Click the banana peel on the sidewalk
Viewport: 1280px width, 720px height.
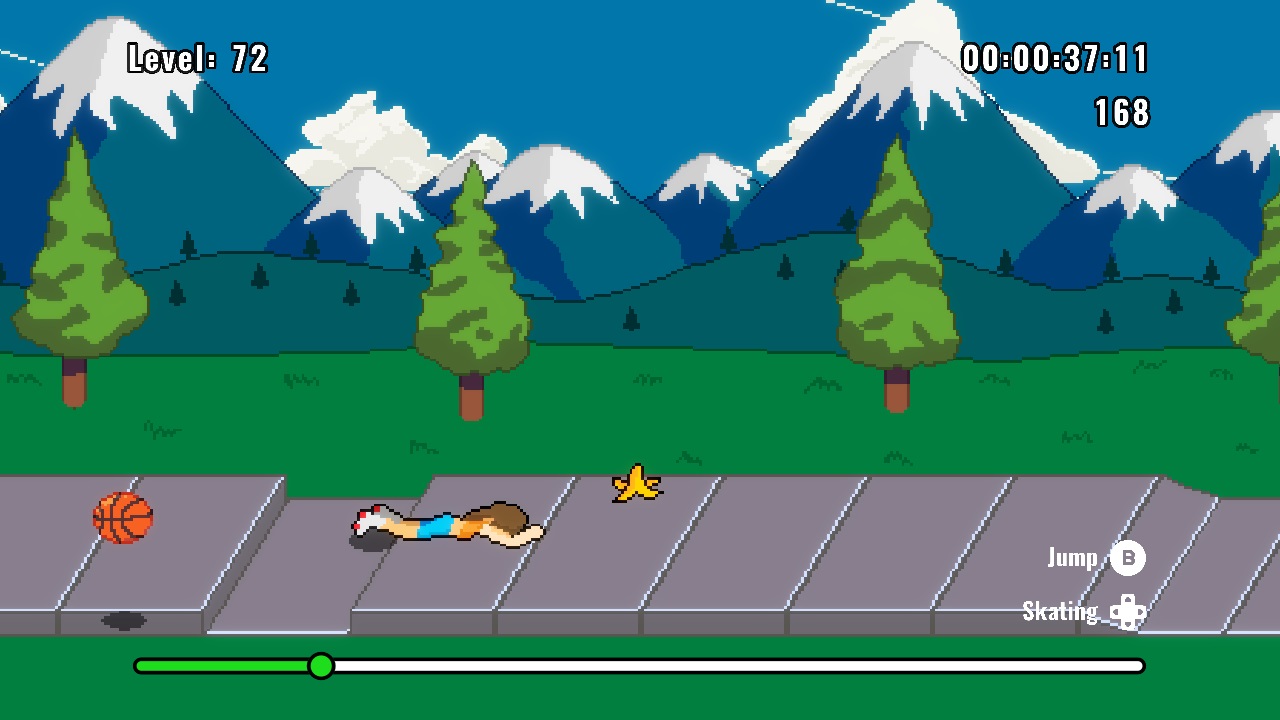[x=634, y=482]
